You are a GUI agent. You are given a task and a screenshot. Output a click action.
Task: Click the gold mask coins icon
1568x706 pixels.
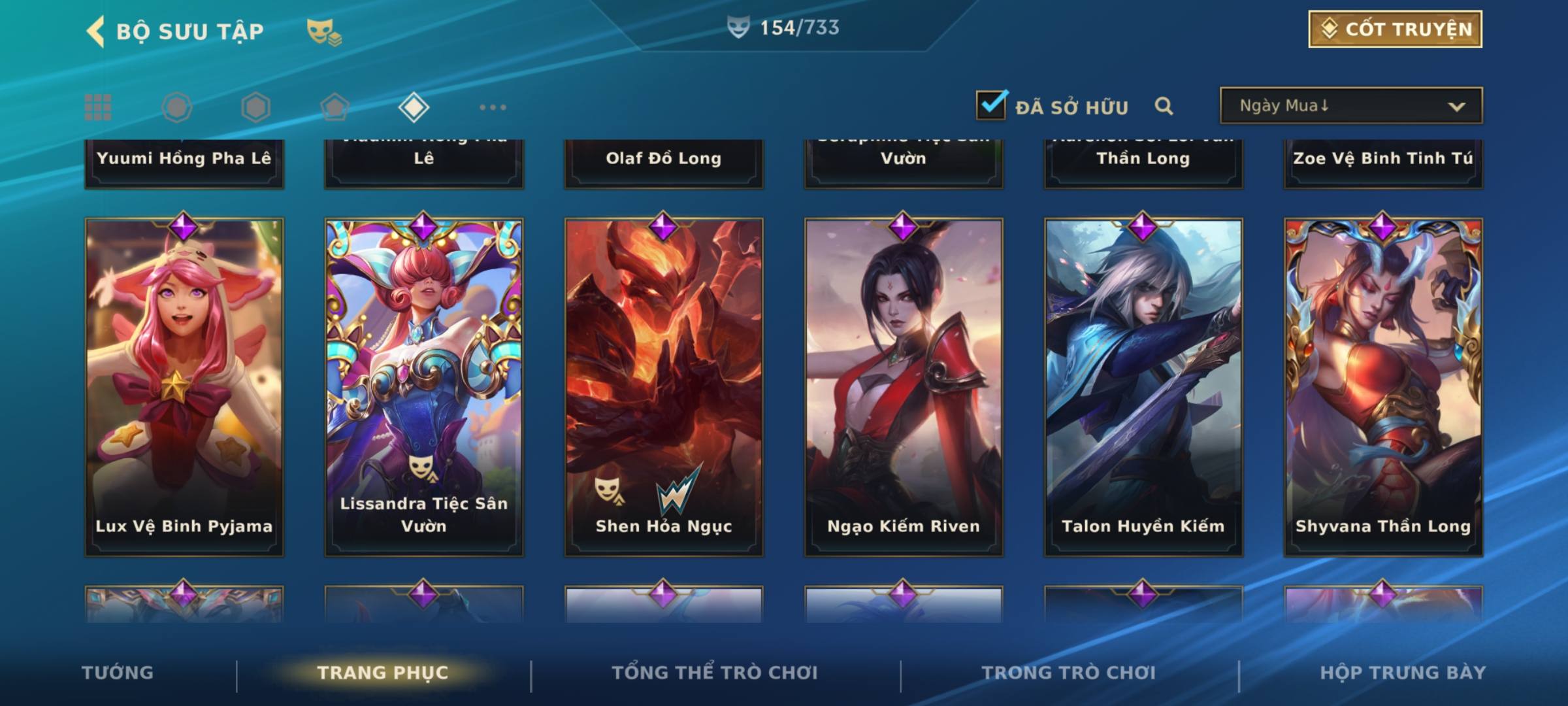[x=324, y=31]
